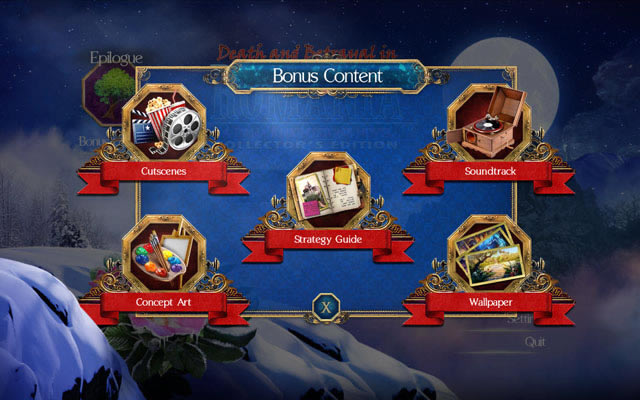Image resolution: width=640 pixels, height=400 pixels.
Task: Open the Cutscenes bonus section
Action: point(164,128)
